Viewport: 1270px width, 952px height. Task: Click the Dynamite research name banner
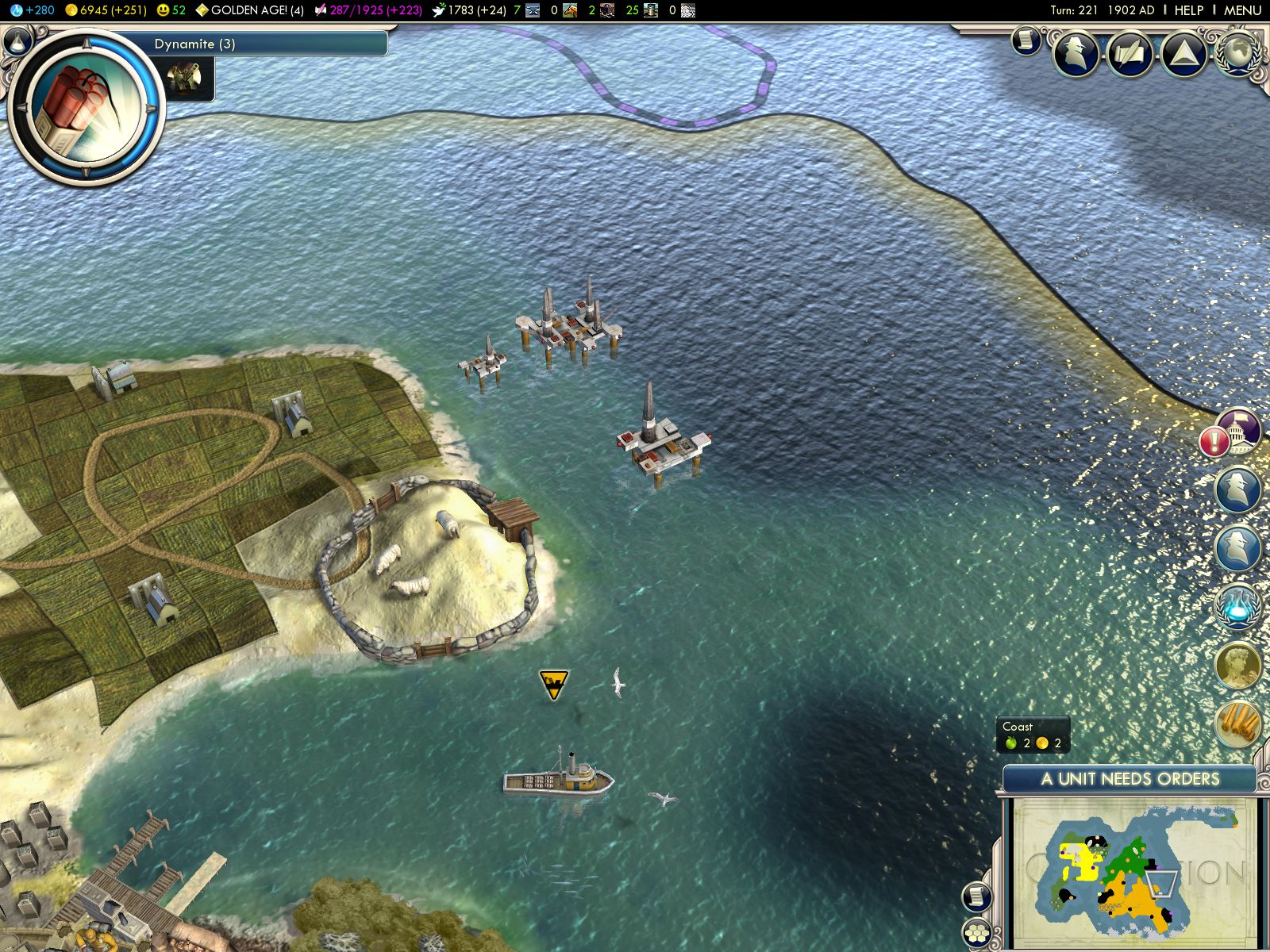click(270, 44)
